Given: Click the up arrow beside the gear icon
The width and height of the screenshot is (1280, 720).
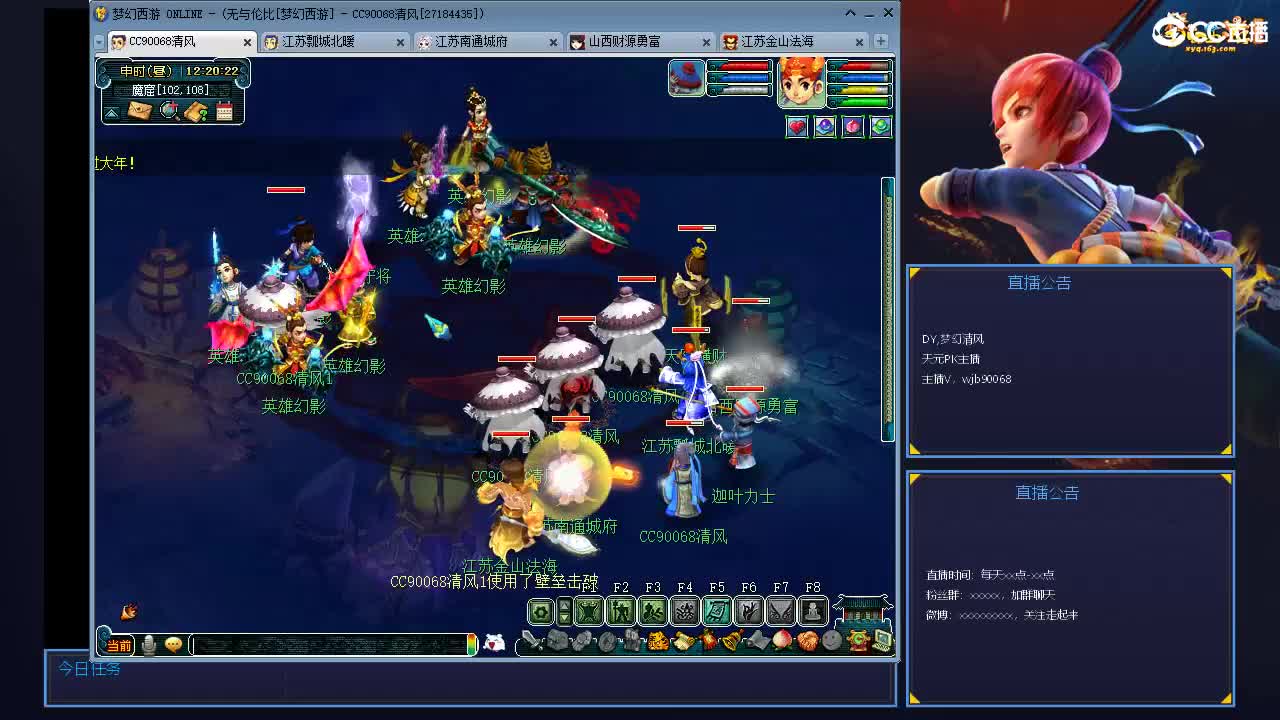Looking at the screenshot, I should 564,604.
